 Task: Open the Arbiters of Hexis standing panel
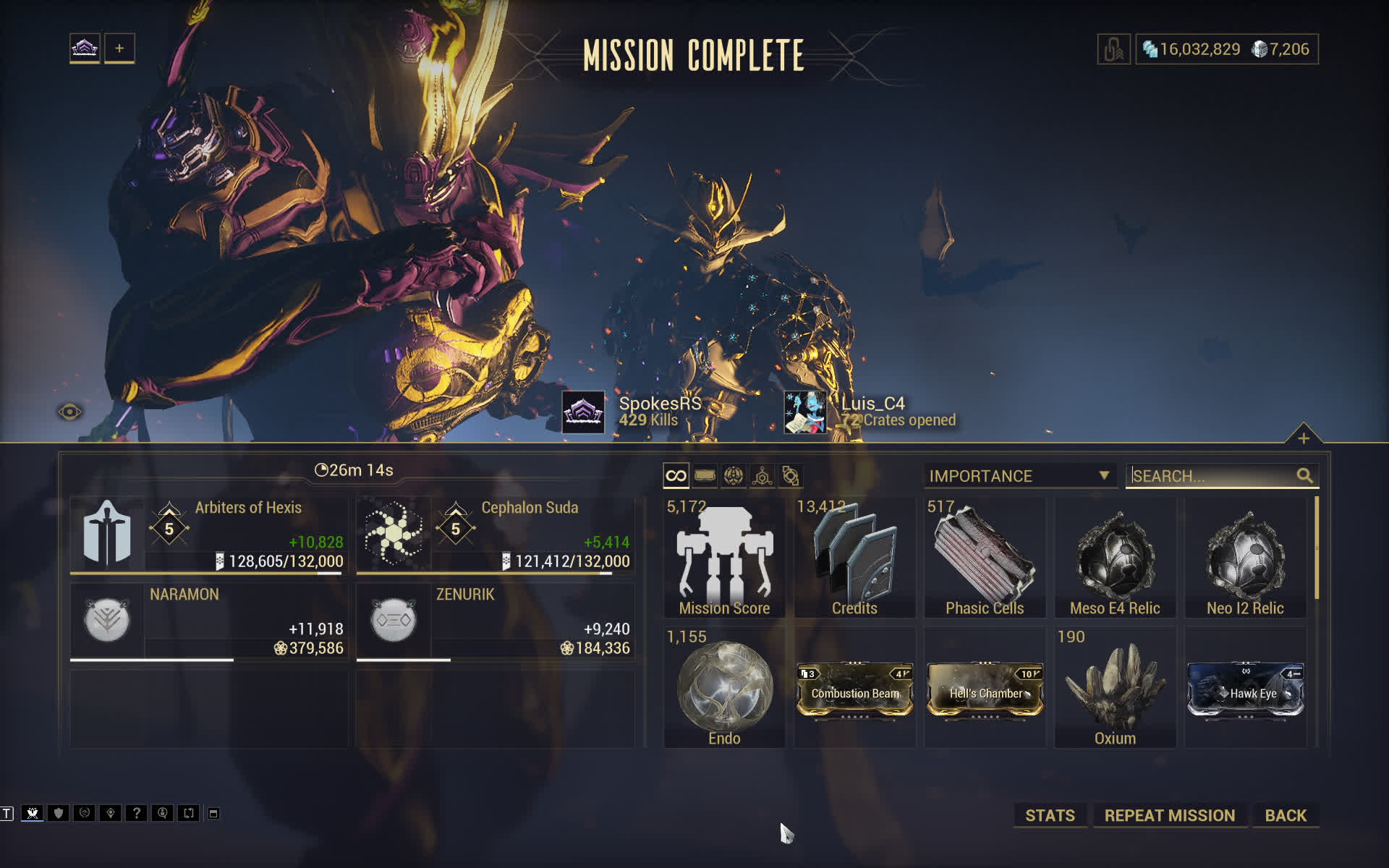[208, 535]
